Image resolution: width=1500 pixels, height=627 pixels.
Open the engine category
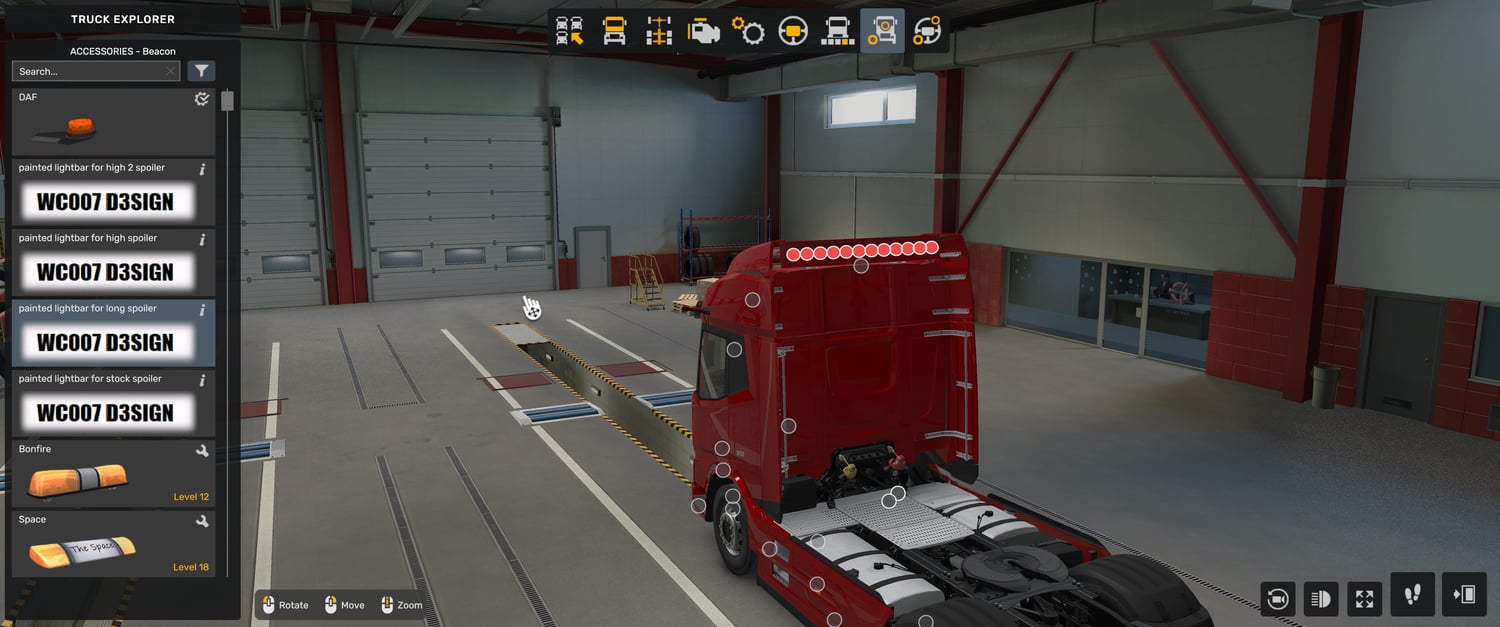704,31
